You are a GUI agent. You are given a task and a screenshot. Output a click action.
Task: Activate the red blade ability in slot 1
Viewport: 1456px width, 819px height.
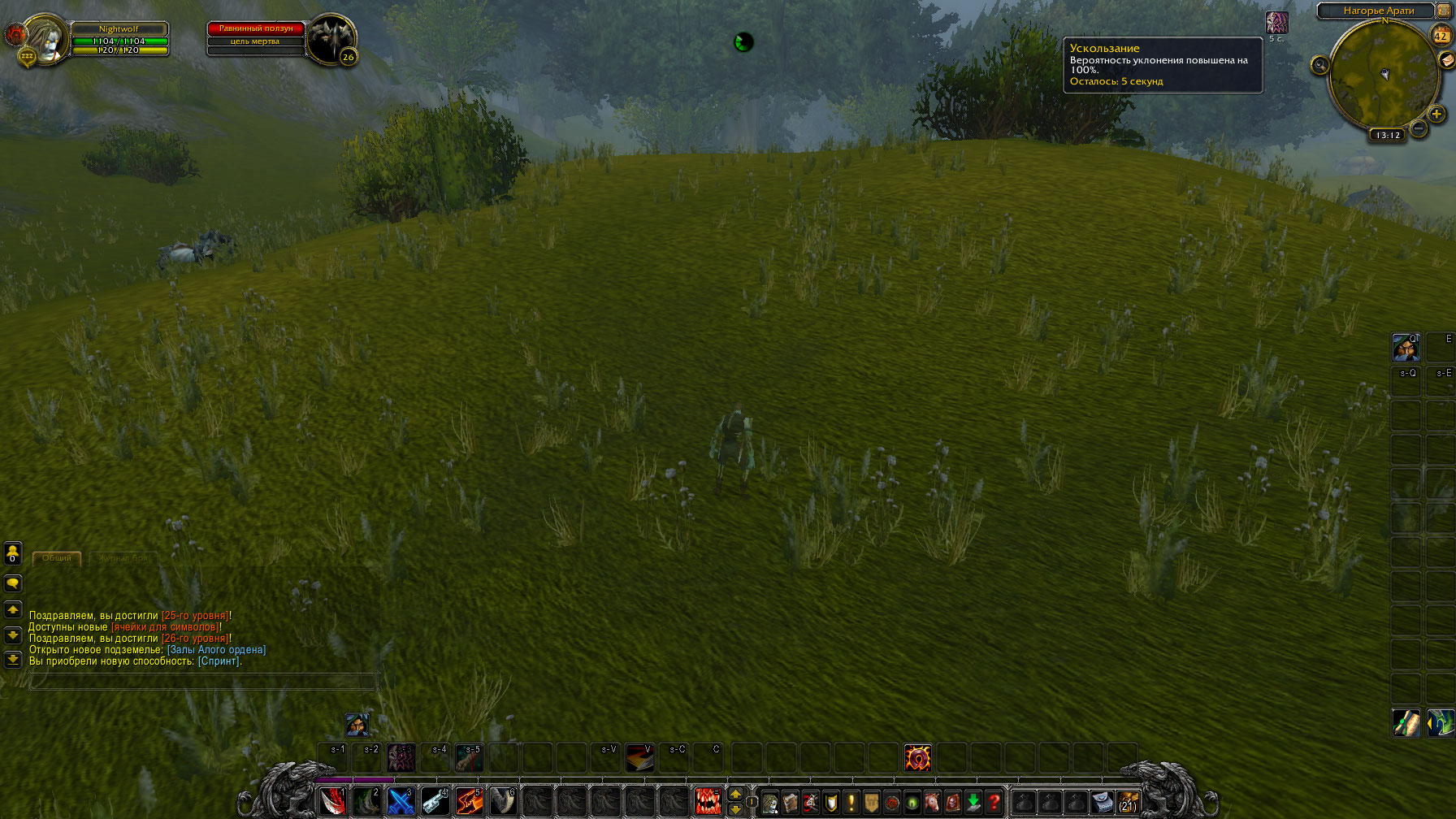332,802
